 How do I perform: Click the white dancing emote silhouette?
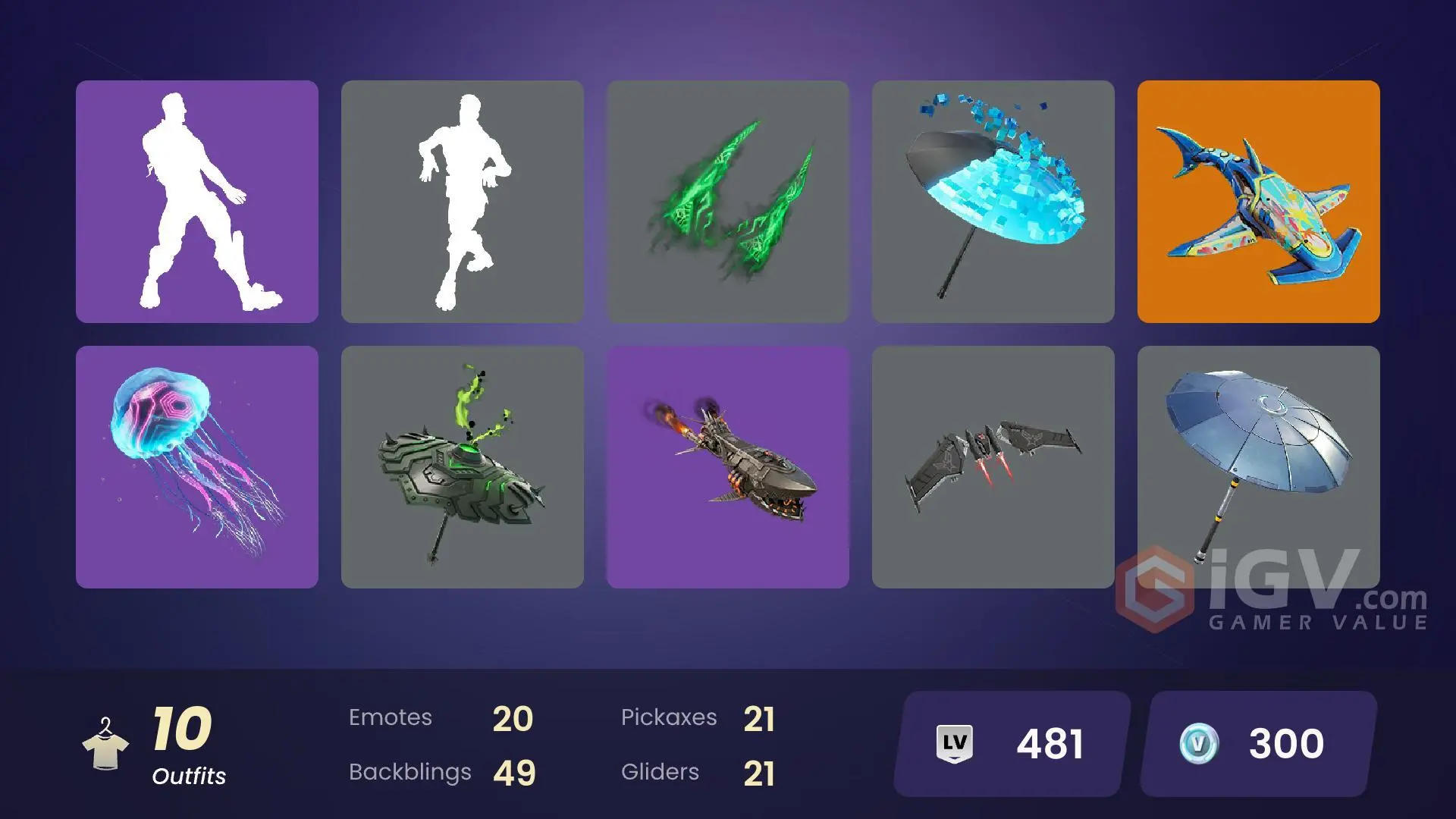[196, 202]
